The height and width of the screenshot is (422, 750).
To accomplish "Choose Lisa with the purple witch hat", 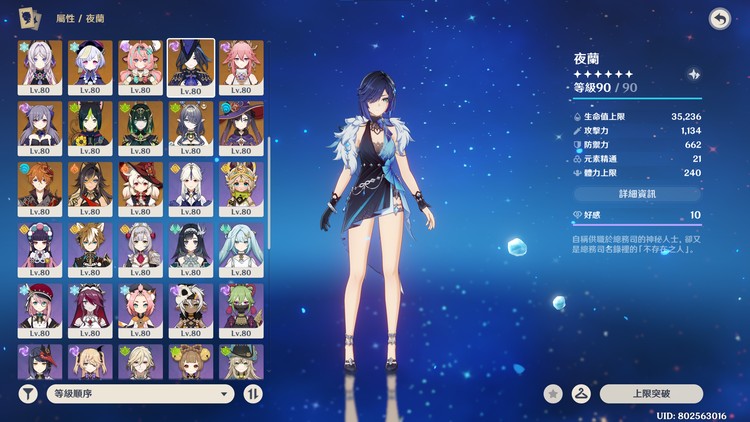I will [240, 125].
